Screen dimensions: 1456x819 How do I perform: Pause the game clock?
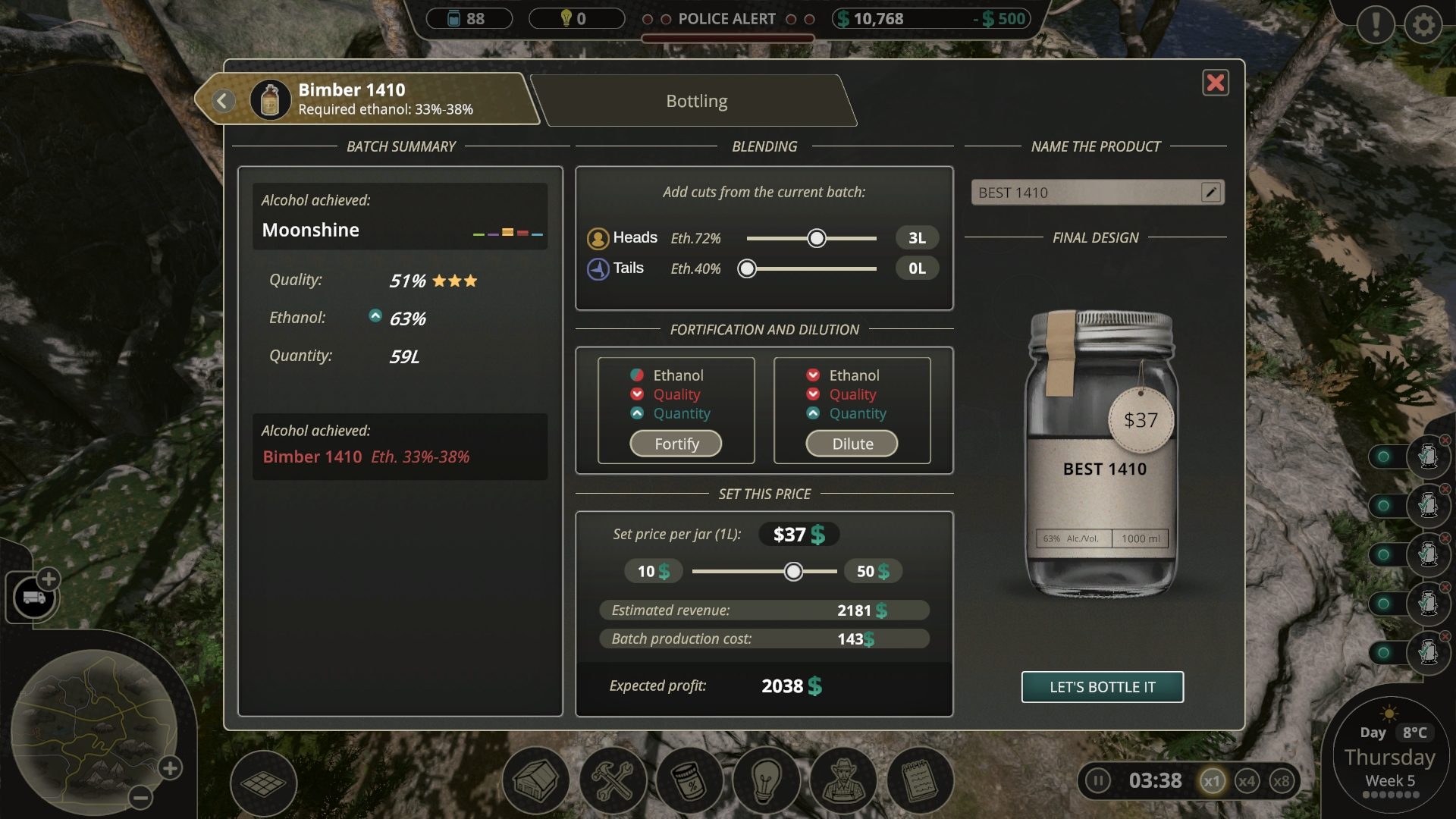(1097, 780)
